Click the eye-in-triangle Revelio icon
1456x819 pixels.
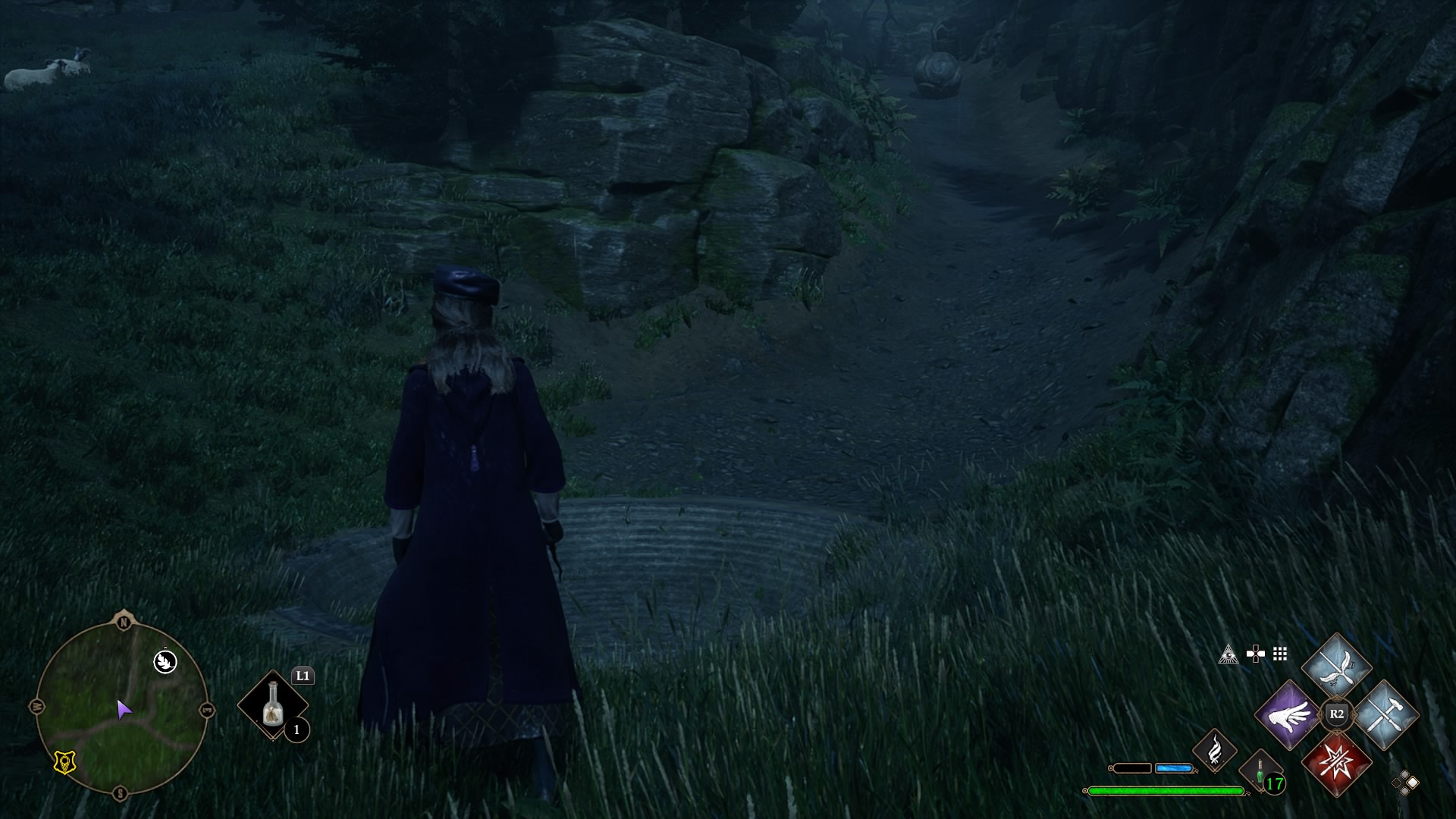click(x=1228, y=654)
